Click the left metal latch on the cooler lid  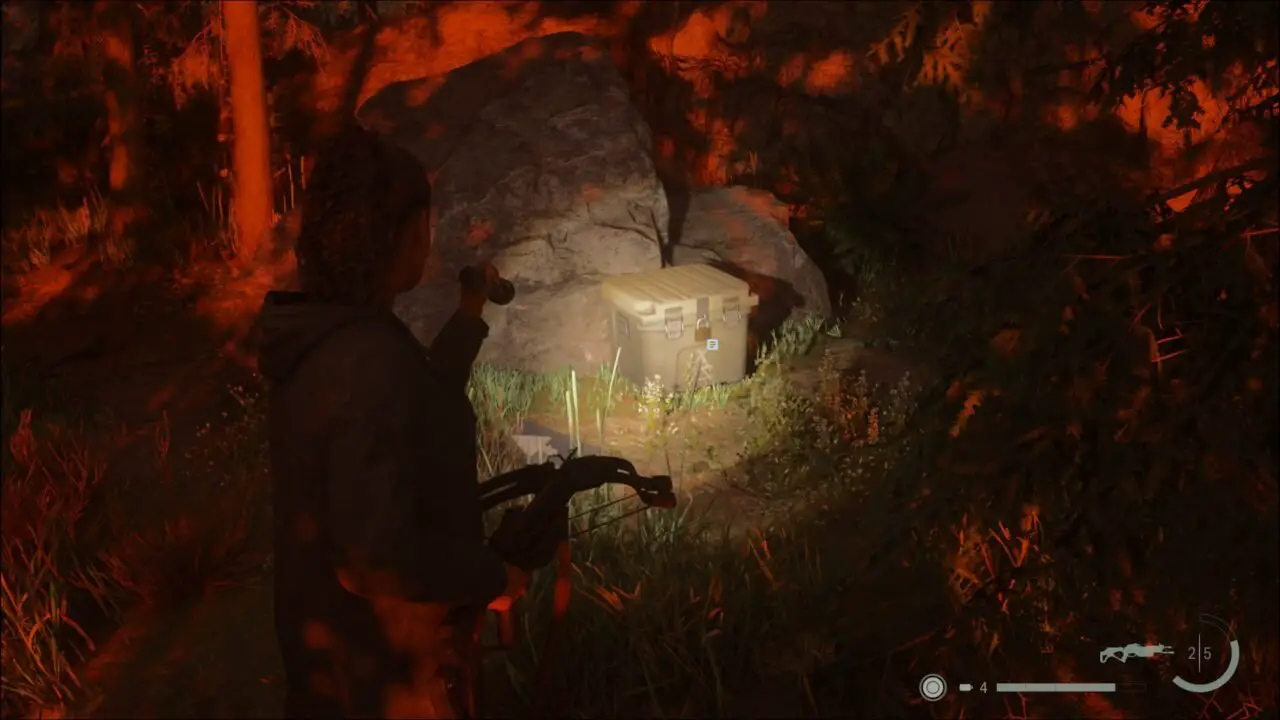pyautogui.click(x=673, y=322)
